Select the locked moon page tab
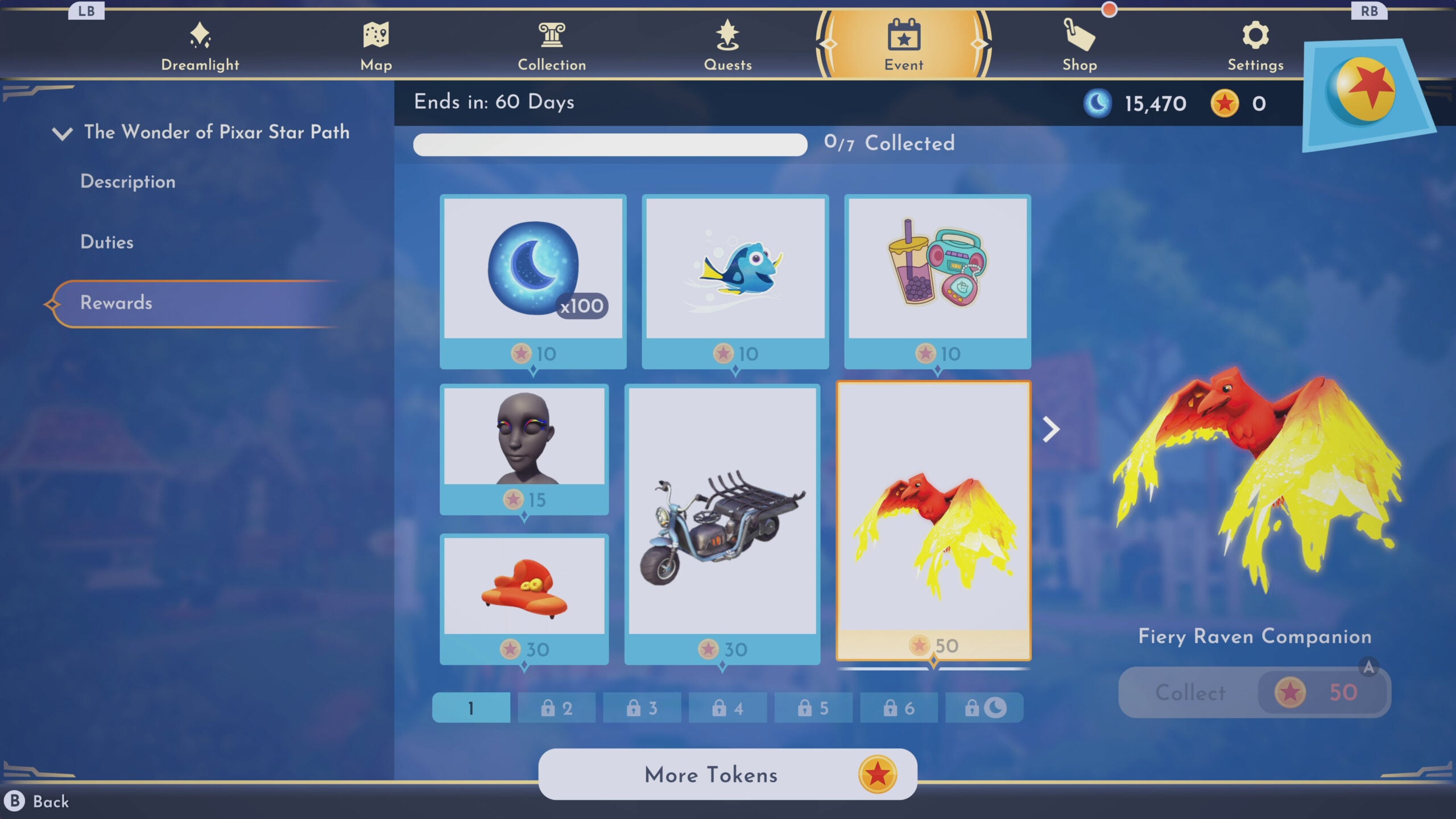 (985, 708)
